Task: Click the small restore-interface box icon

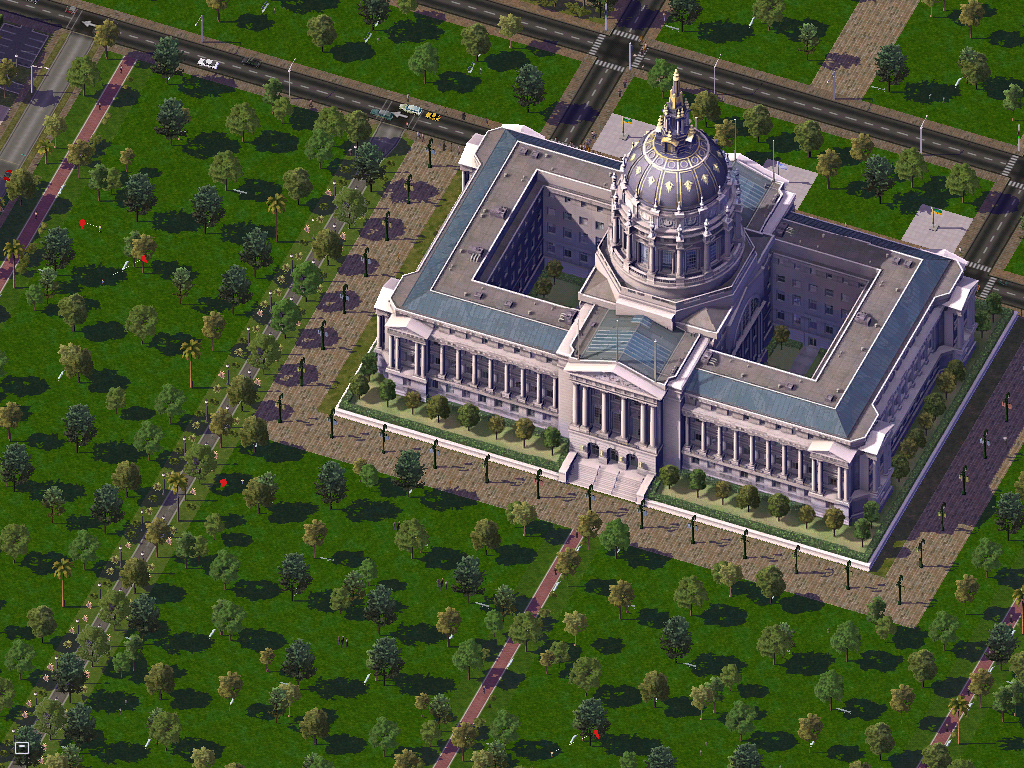Action: click(22, 746)
